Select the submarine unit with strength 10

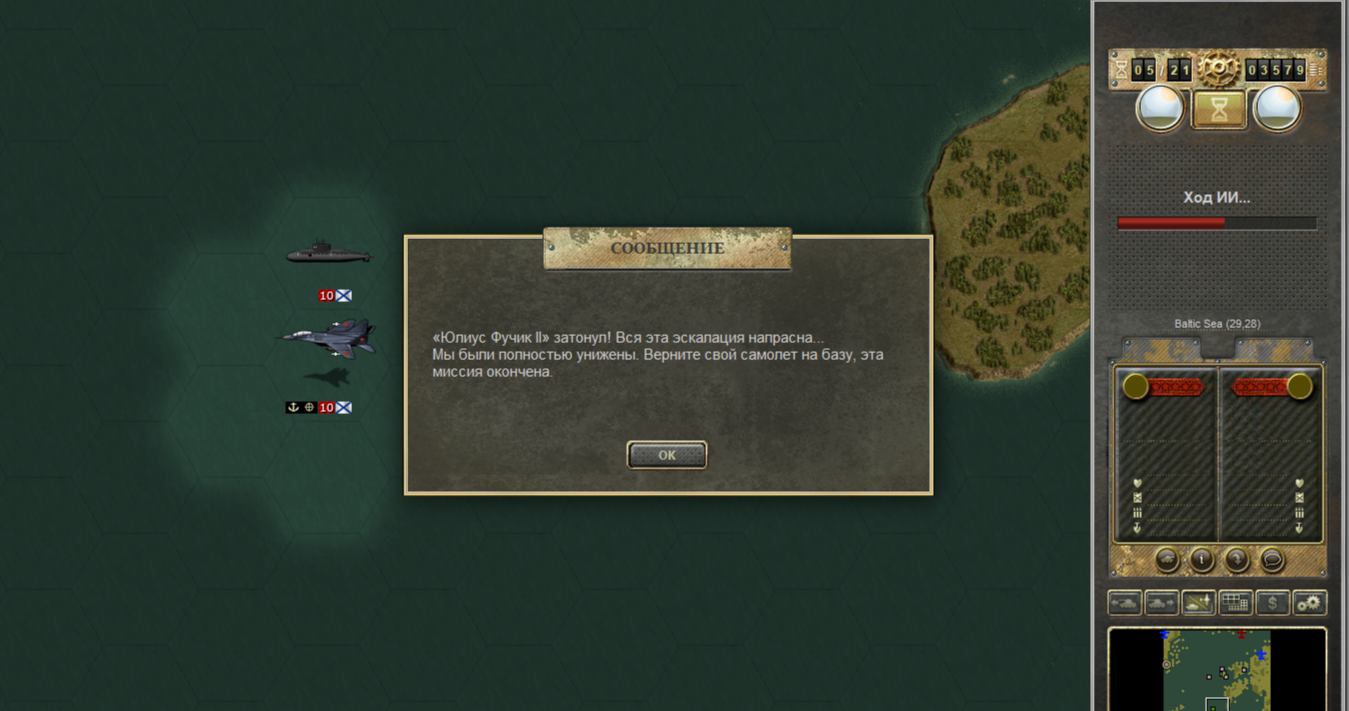click(x=328, y=253)
